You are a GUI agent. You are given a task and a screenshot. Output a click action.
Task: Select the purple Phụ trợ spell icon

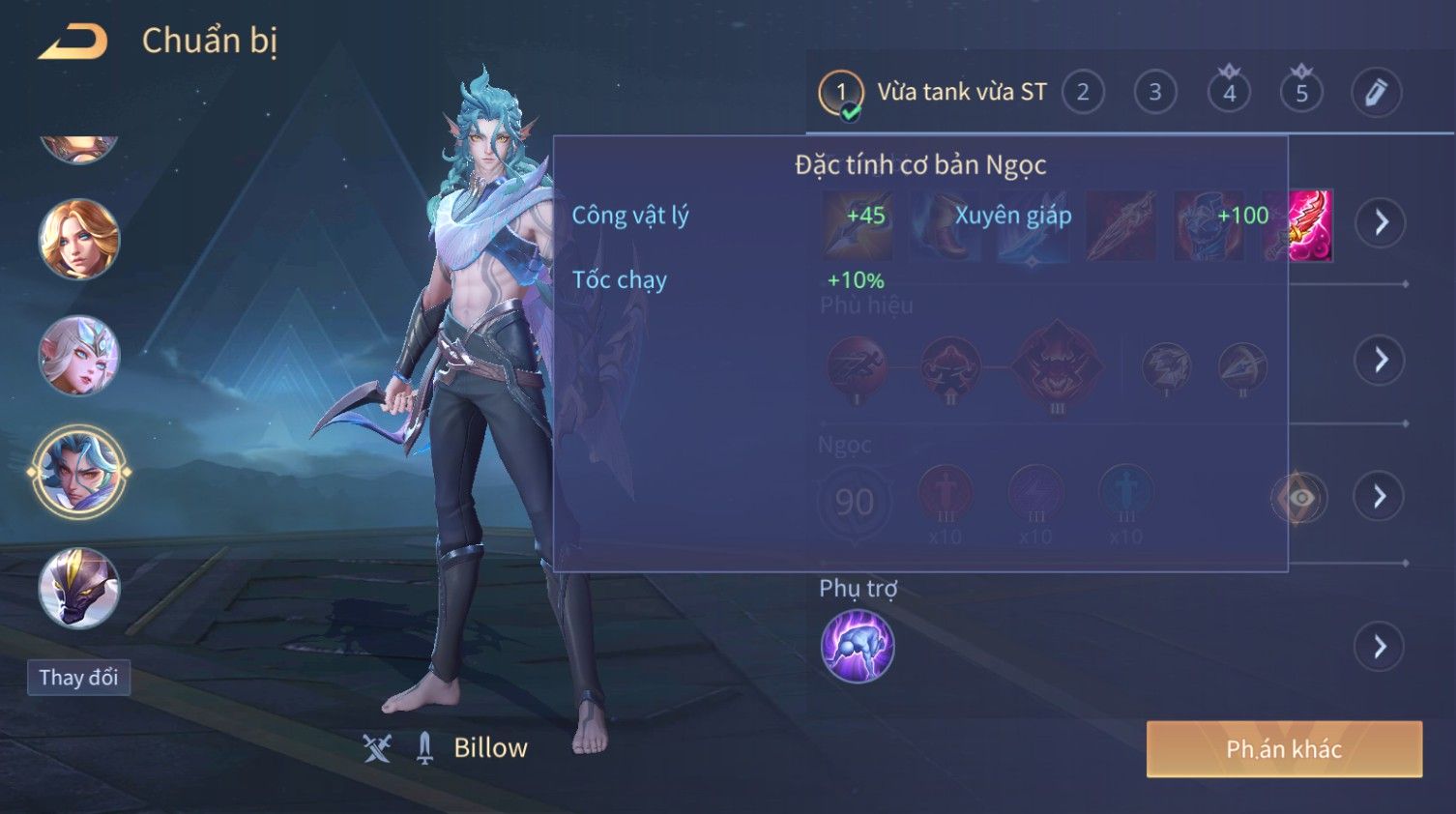(x=857, y=646)
